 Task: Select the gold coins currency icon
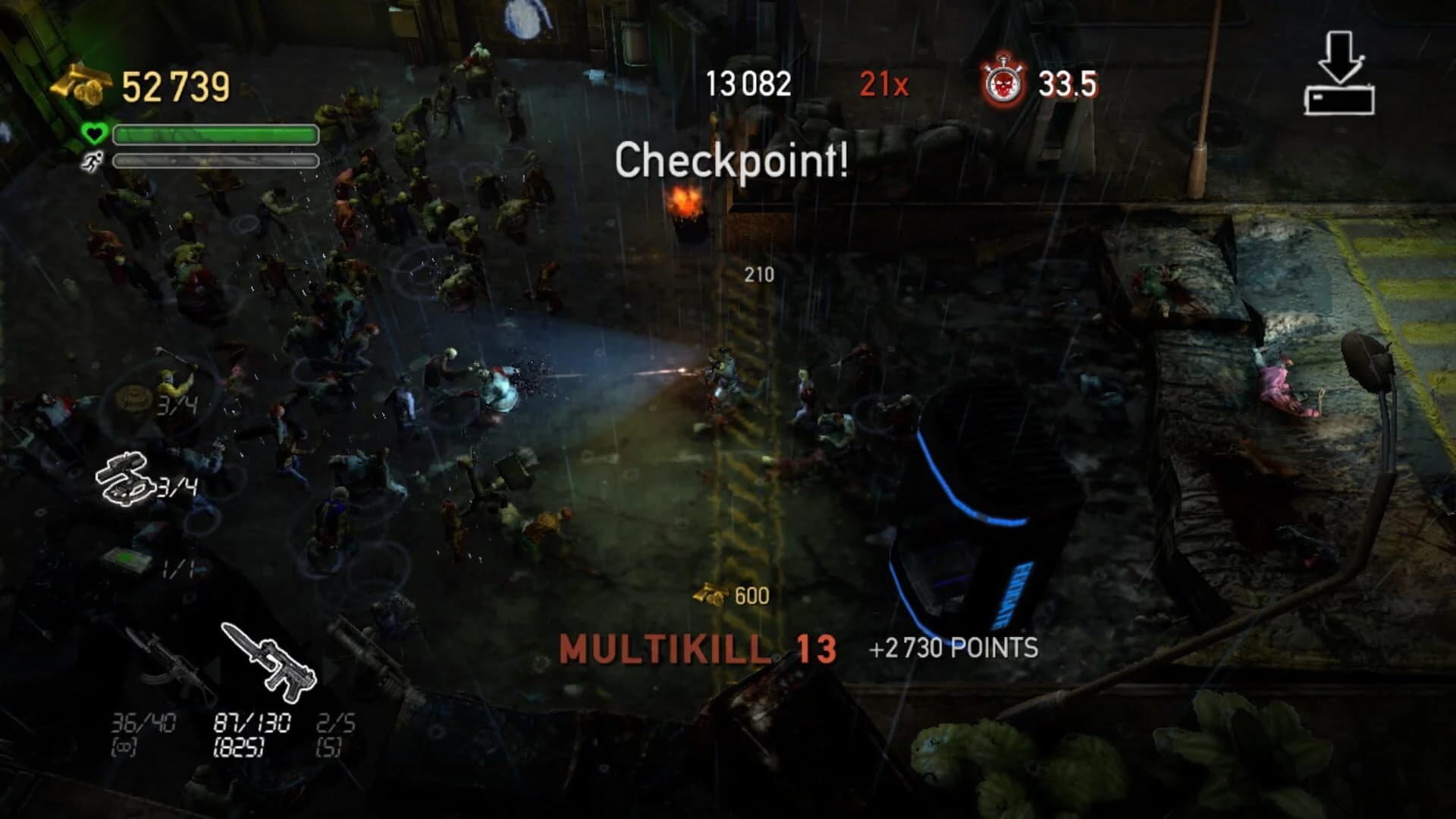[x=80, y=83]
